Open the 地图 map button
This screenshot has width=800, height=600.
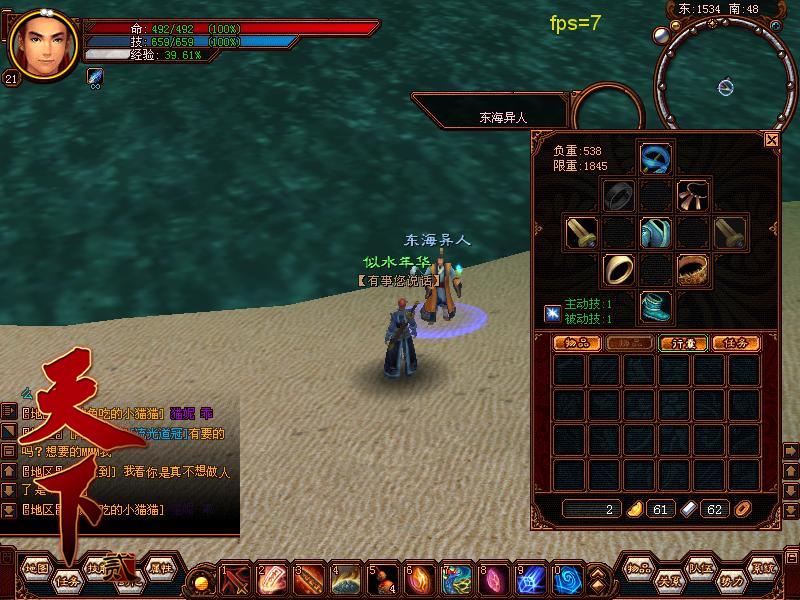36,566
